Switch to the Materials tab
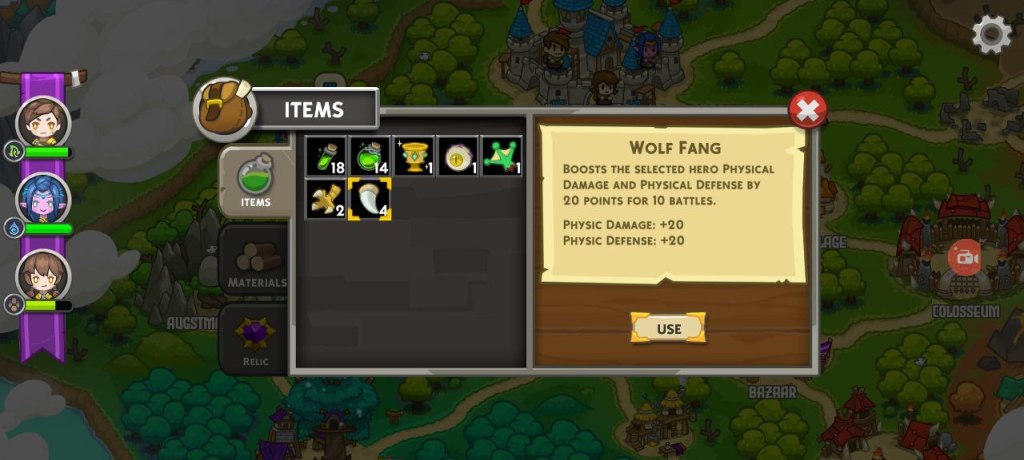1024x460 pixels. coord(254,263)
